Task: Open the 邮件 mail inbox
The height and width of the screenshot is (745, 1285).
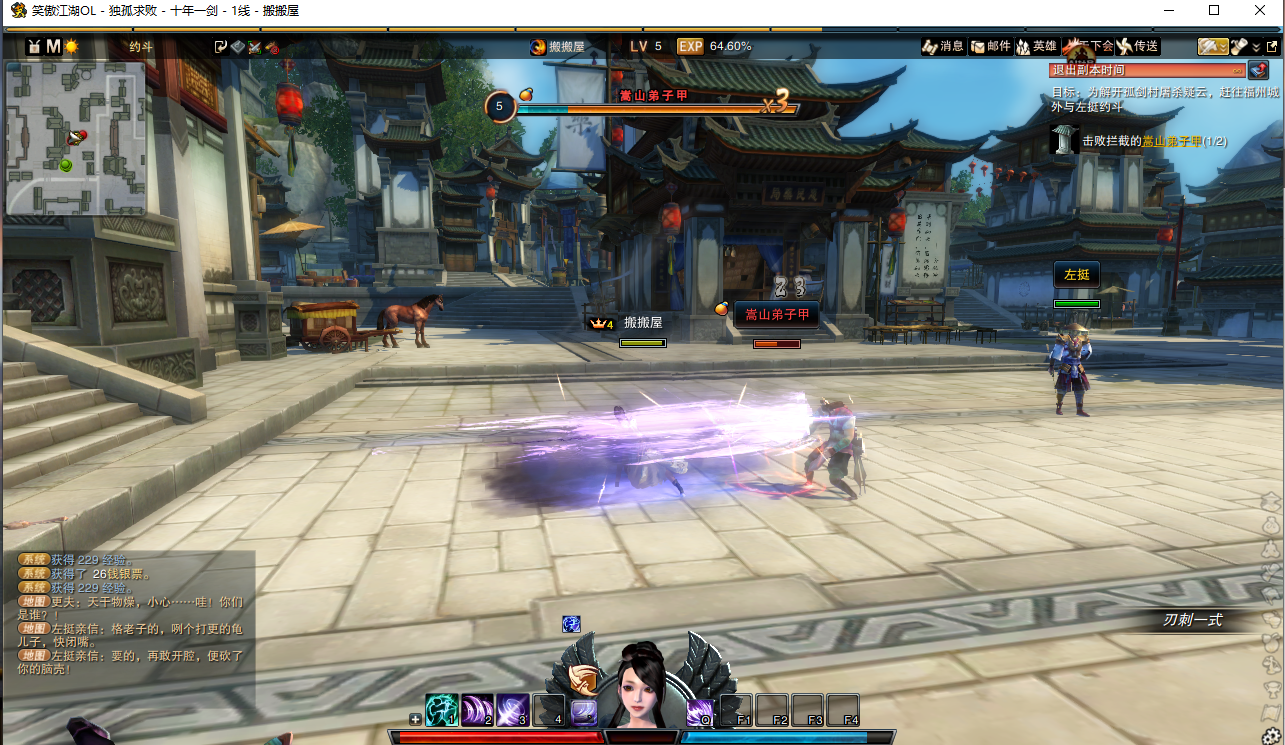Action: [990, 46]
